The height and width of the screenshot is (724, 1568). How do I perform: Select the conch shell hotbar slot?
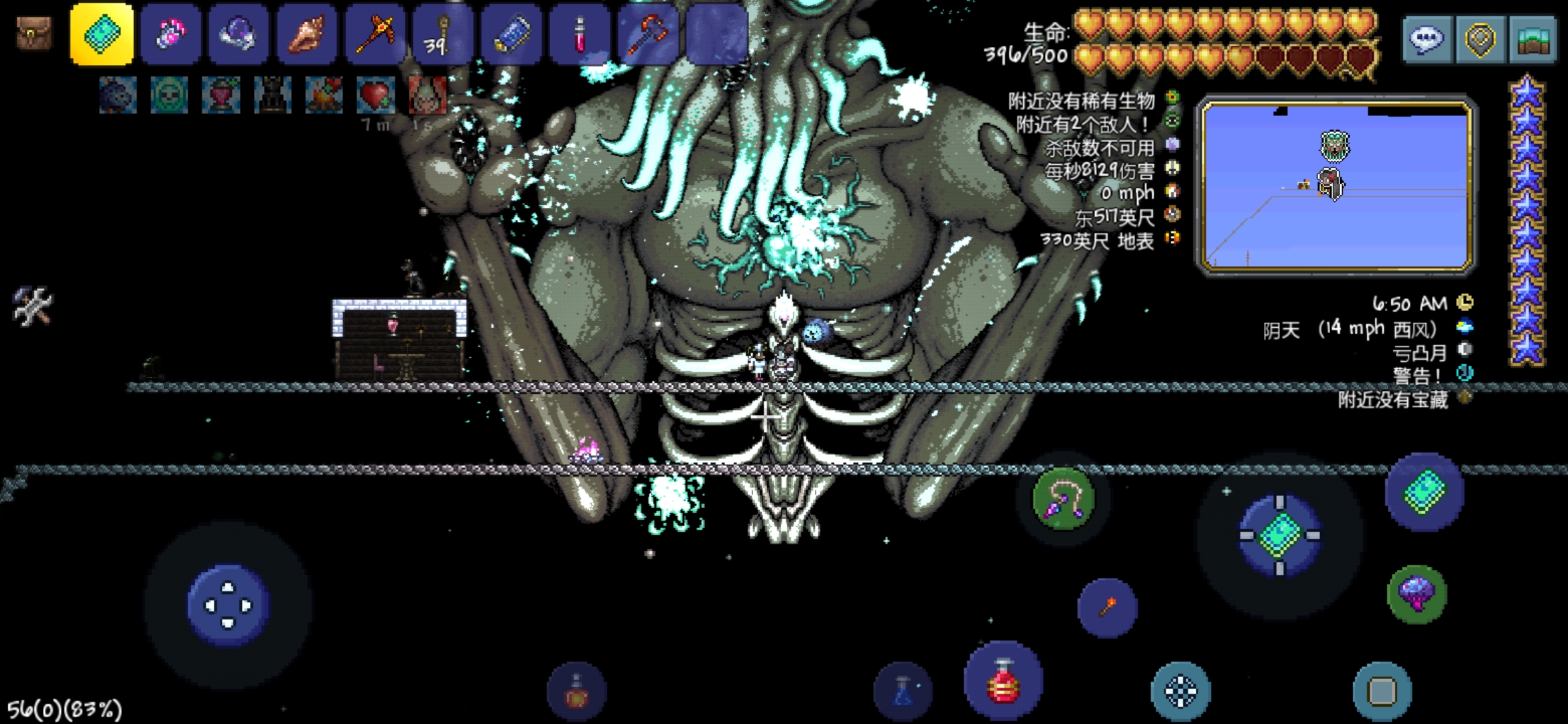tap(307, 34)
